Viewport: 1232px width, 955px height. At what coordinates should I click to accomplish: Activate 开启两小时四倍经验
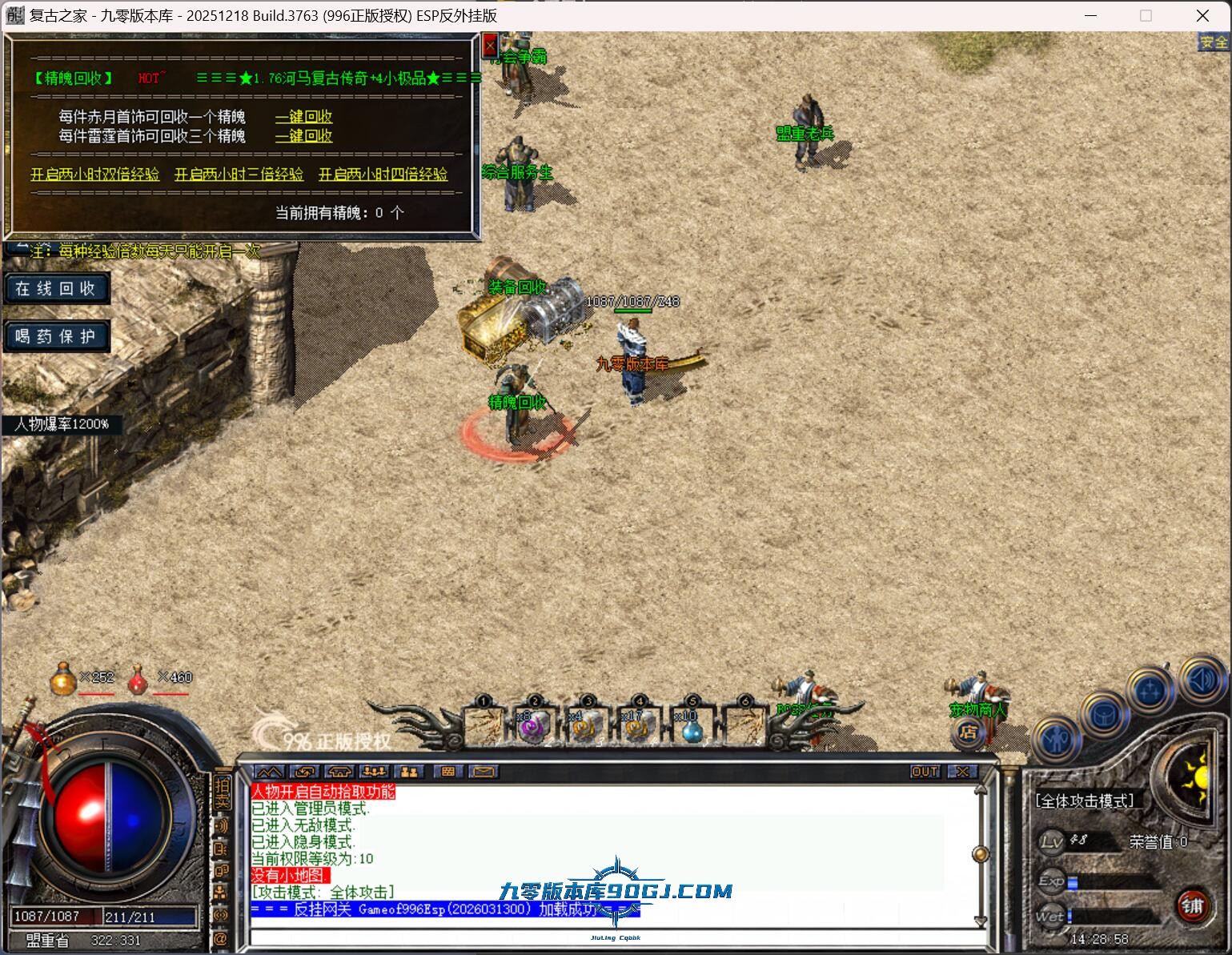coord(383,175)
